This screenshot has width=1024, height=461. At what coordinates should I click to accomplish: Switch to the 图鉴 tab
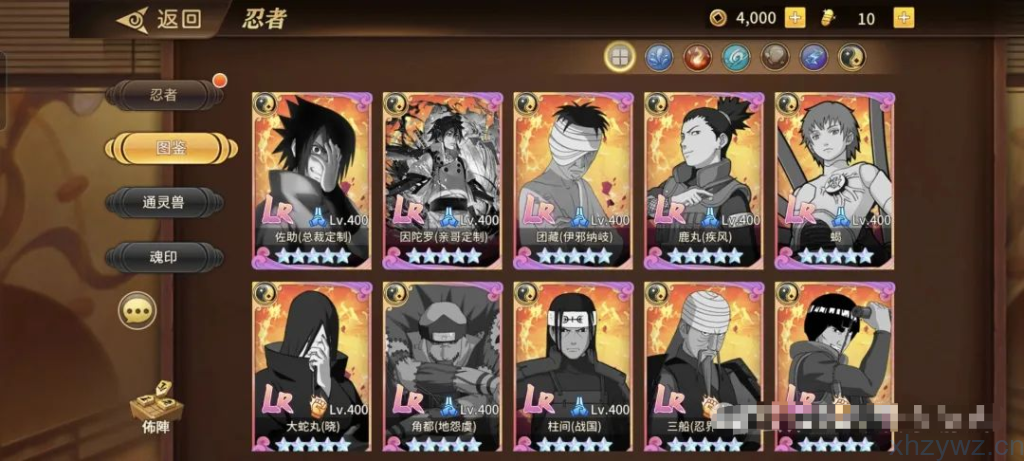(172, 148)
